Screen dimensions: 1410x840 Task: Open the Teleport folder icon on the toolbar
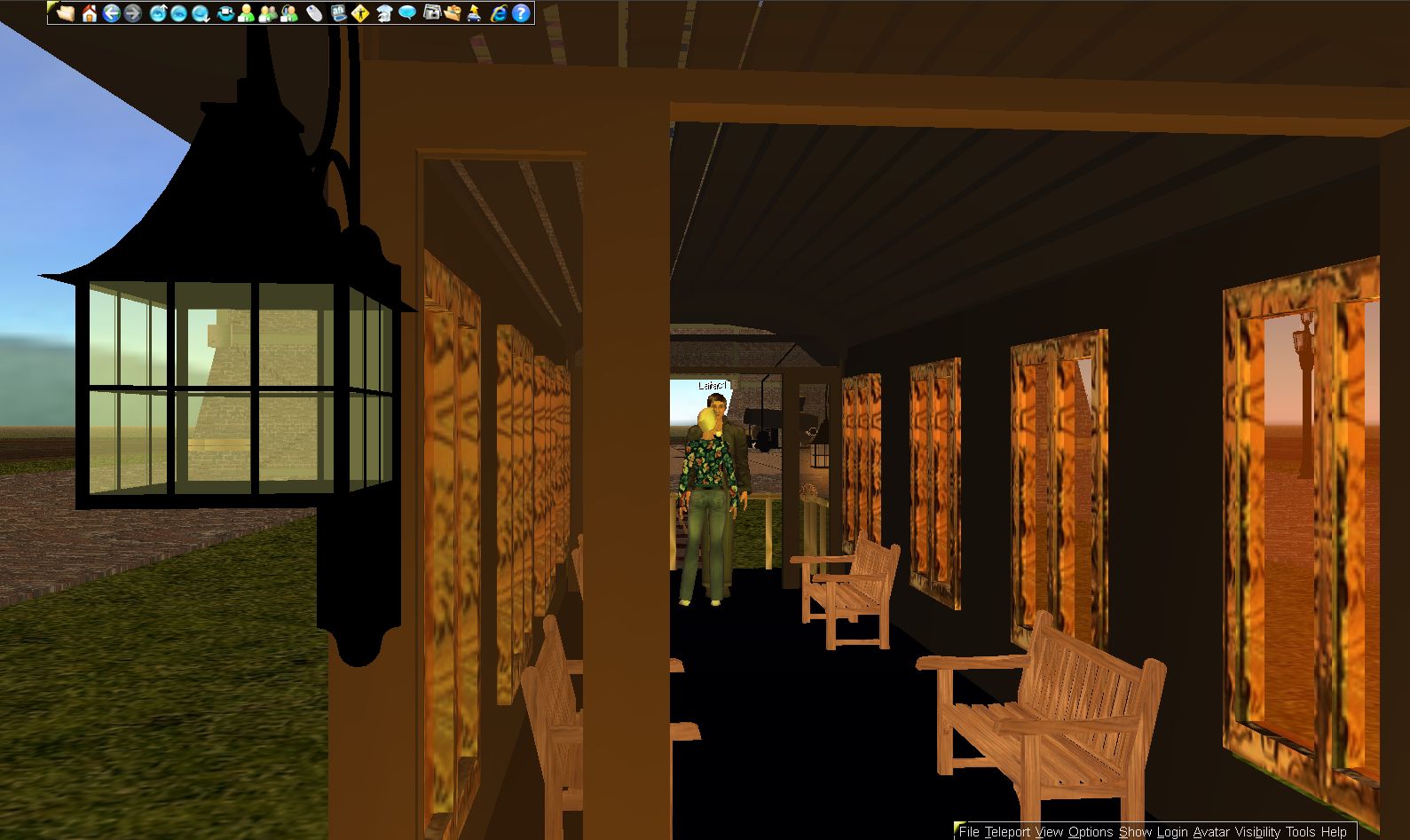[x=452, y=13]
